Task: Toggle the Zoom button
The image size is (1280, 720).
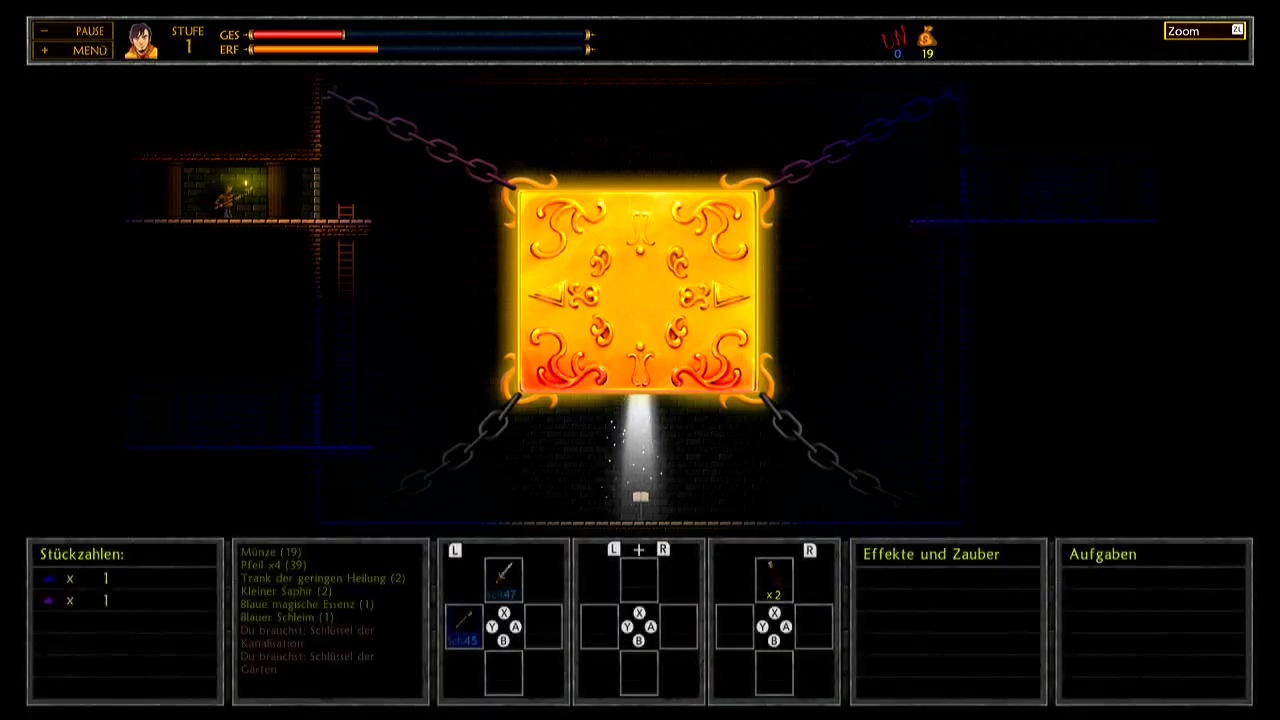Action: tap(1204, 31)
